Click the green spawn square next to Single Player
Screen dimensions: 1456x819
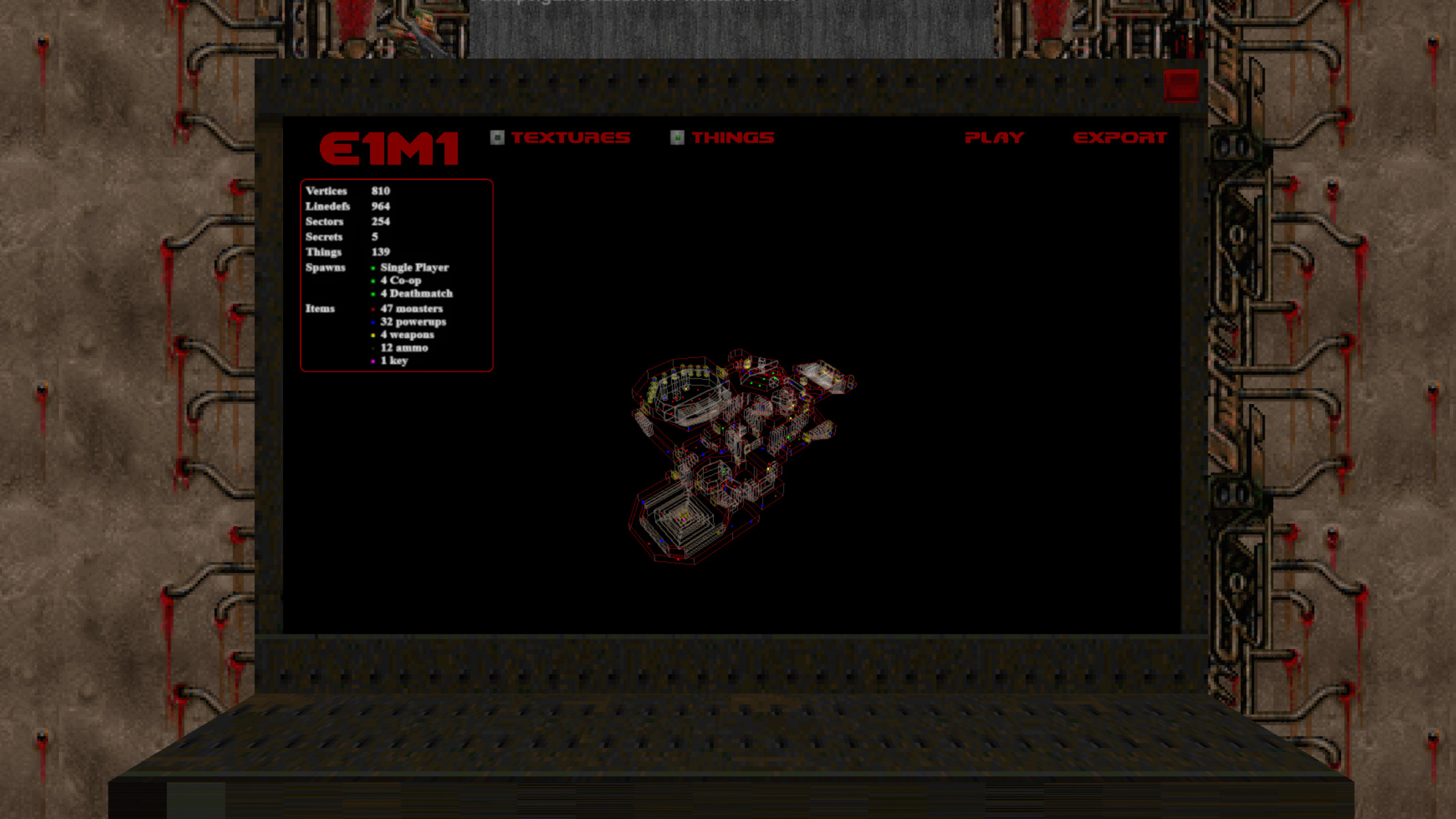coord(373,268)
